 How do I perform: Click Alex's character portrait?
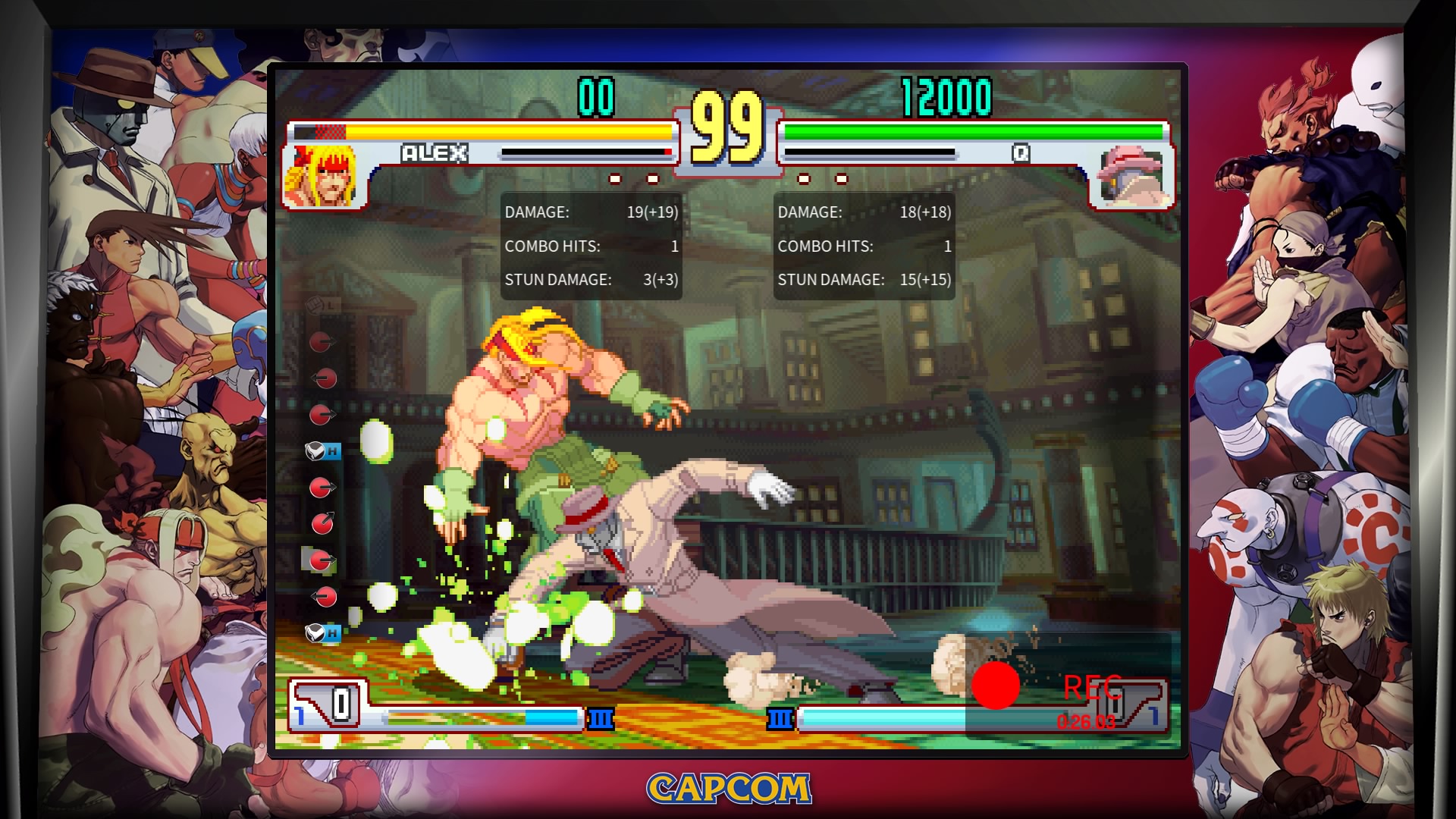point(322,176)
